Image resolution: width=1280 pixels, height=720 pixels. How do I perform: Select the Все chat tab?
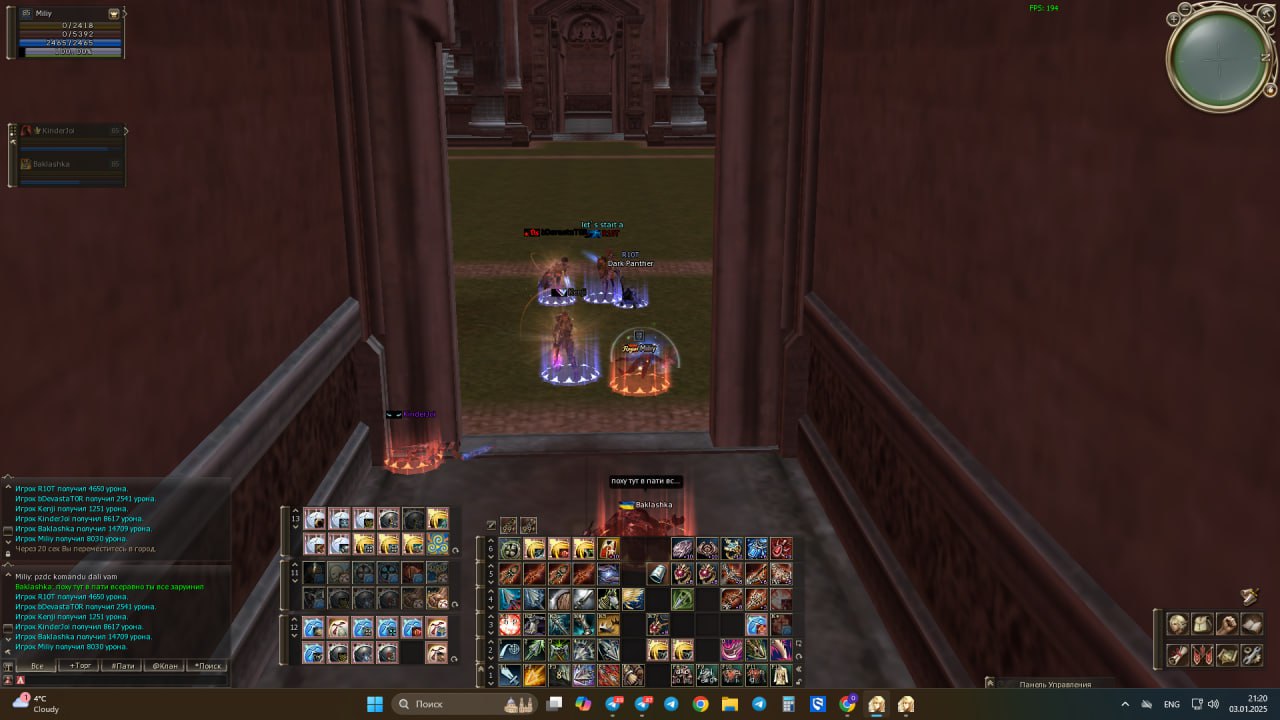(x=37, y=665)
